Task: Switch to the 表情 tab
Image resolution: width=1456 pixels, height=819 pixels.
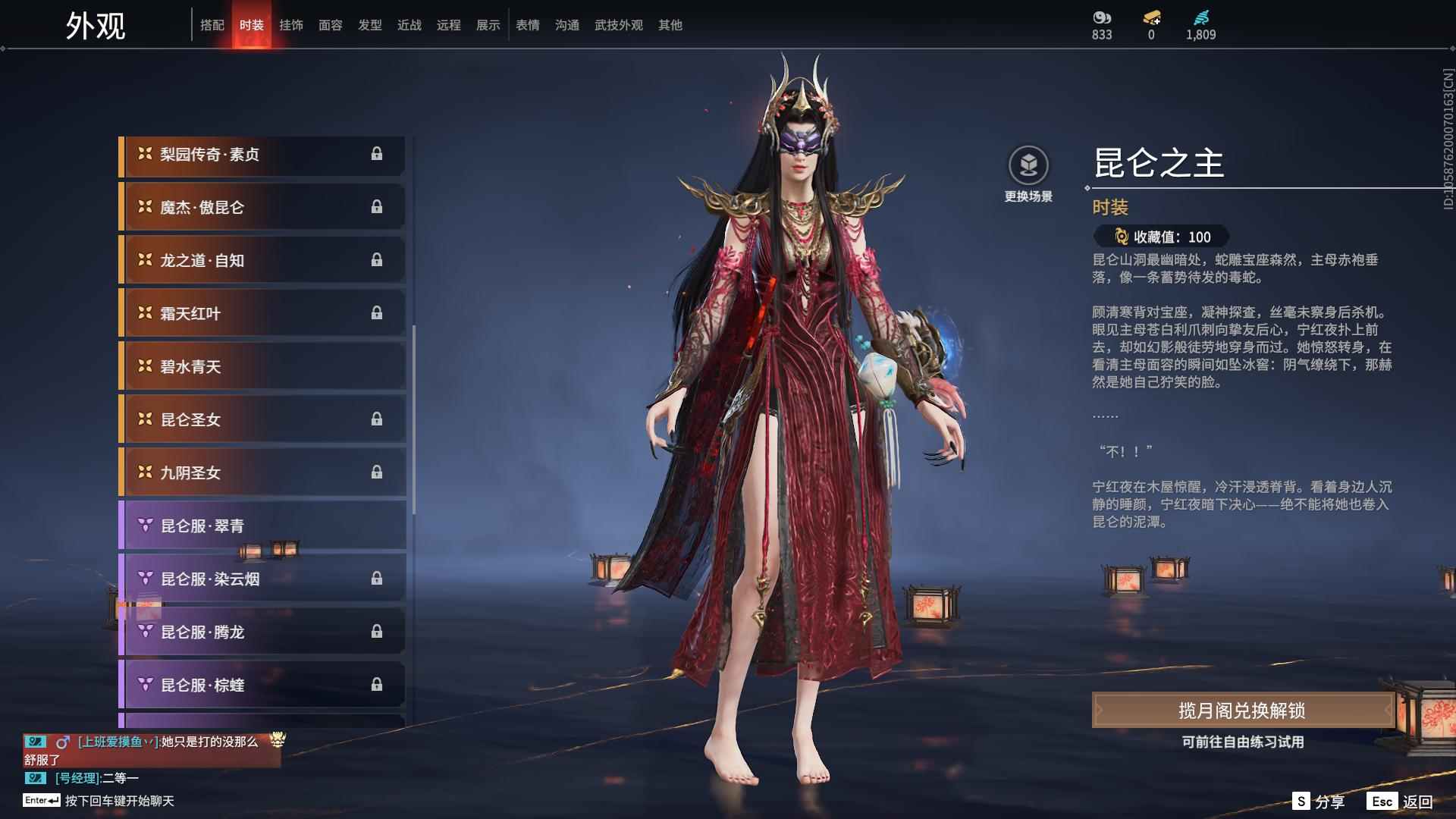Action: tap(527, 24)
